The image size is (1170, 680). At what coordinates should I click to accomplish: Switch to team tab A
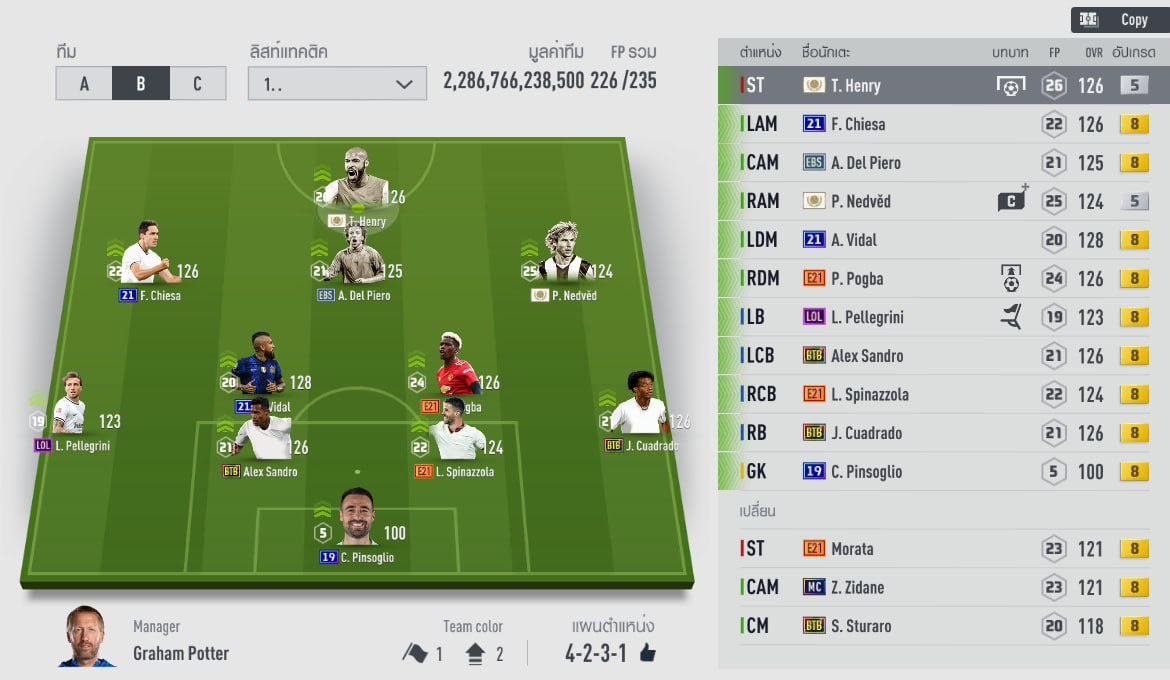[x=84, y=84]
